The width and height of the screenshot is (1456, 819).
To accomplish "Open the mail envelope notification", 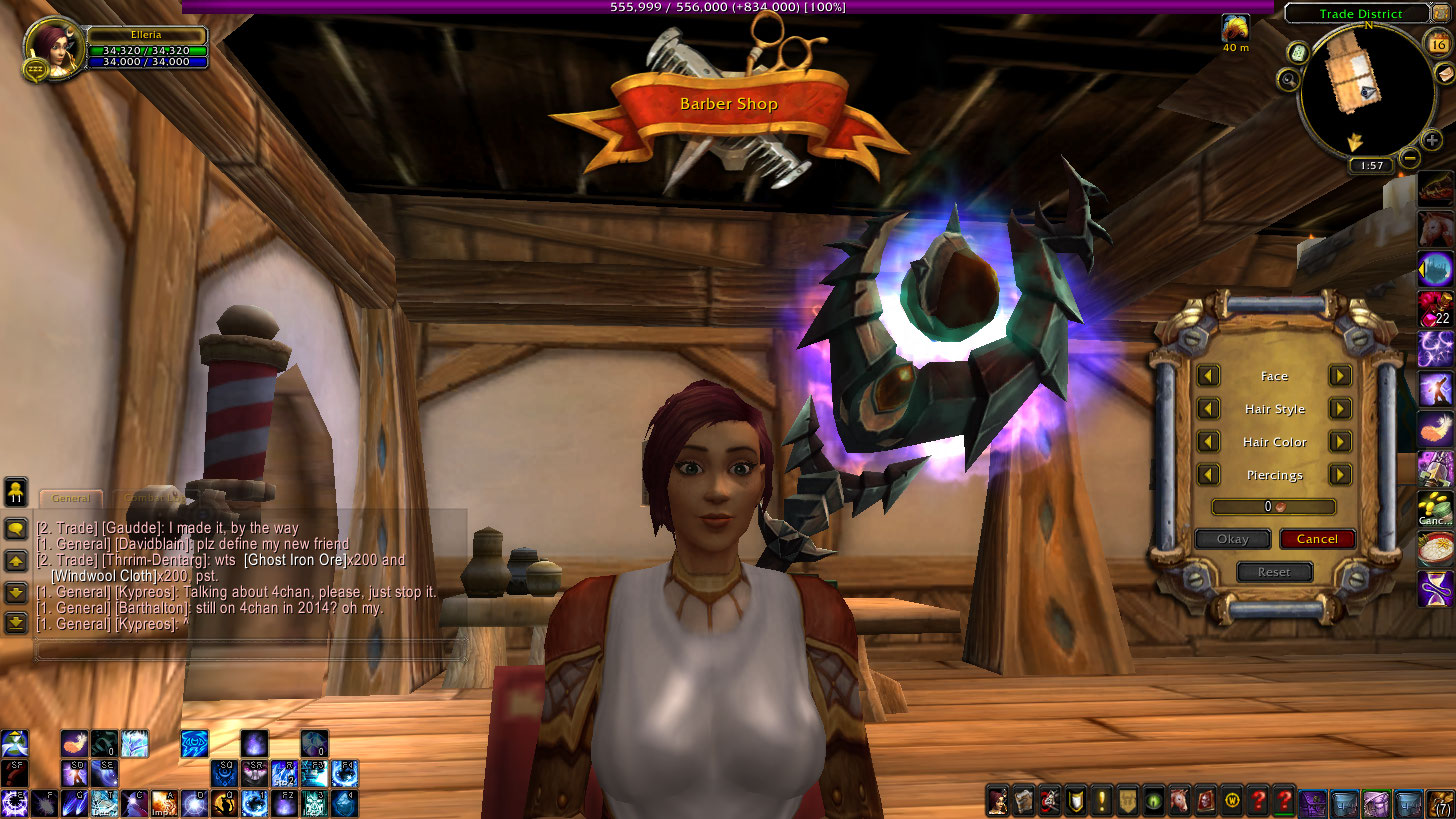I will coord(1446,74).
